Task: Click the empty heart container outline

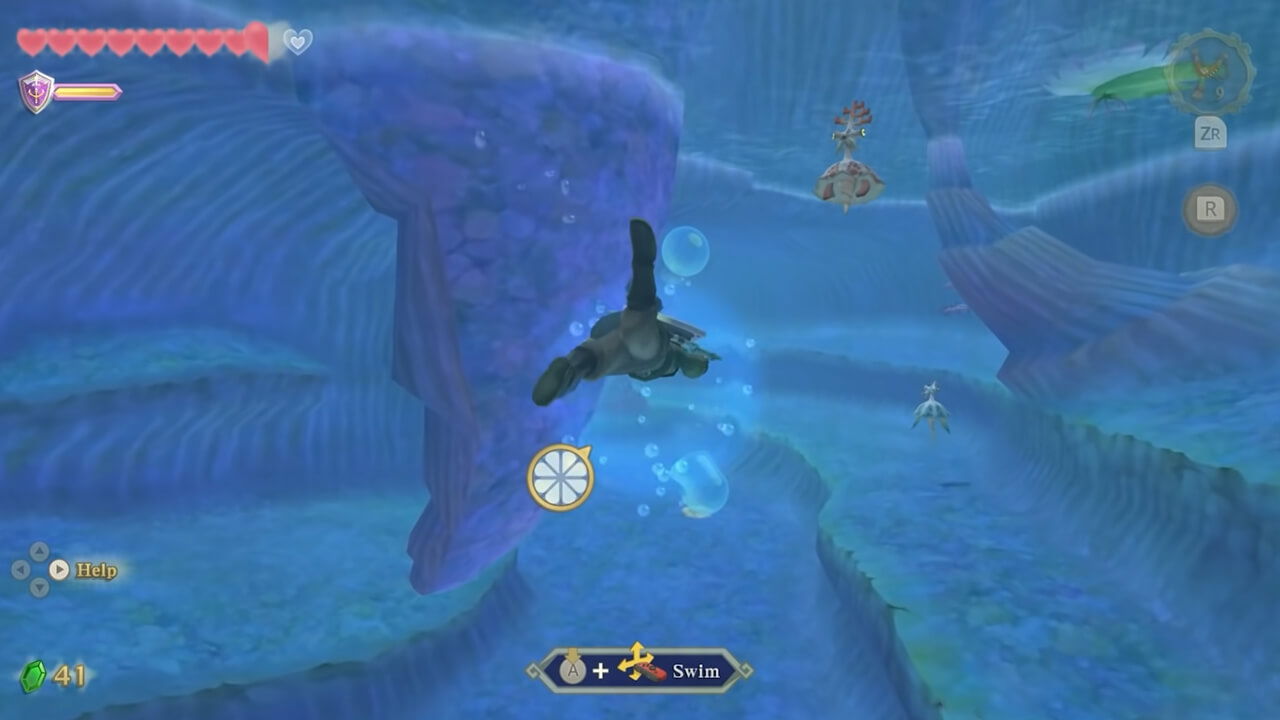Action: (x=296, y=42)
